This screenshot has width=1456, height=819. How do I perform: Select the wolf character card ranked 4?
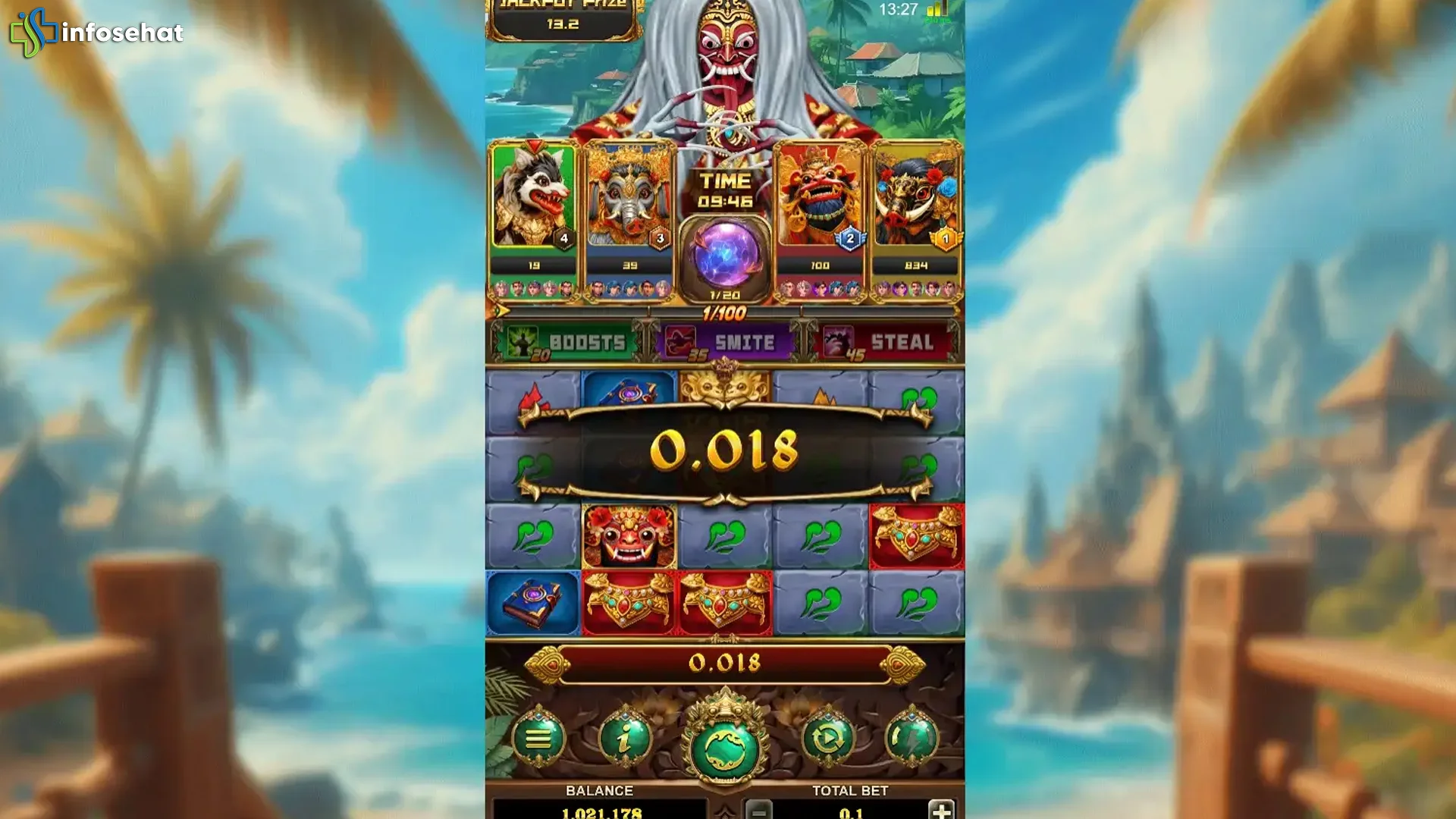[x=535, y=205]
